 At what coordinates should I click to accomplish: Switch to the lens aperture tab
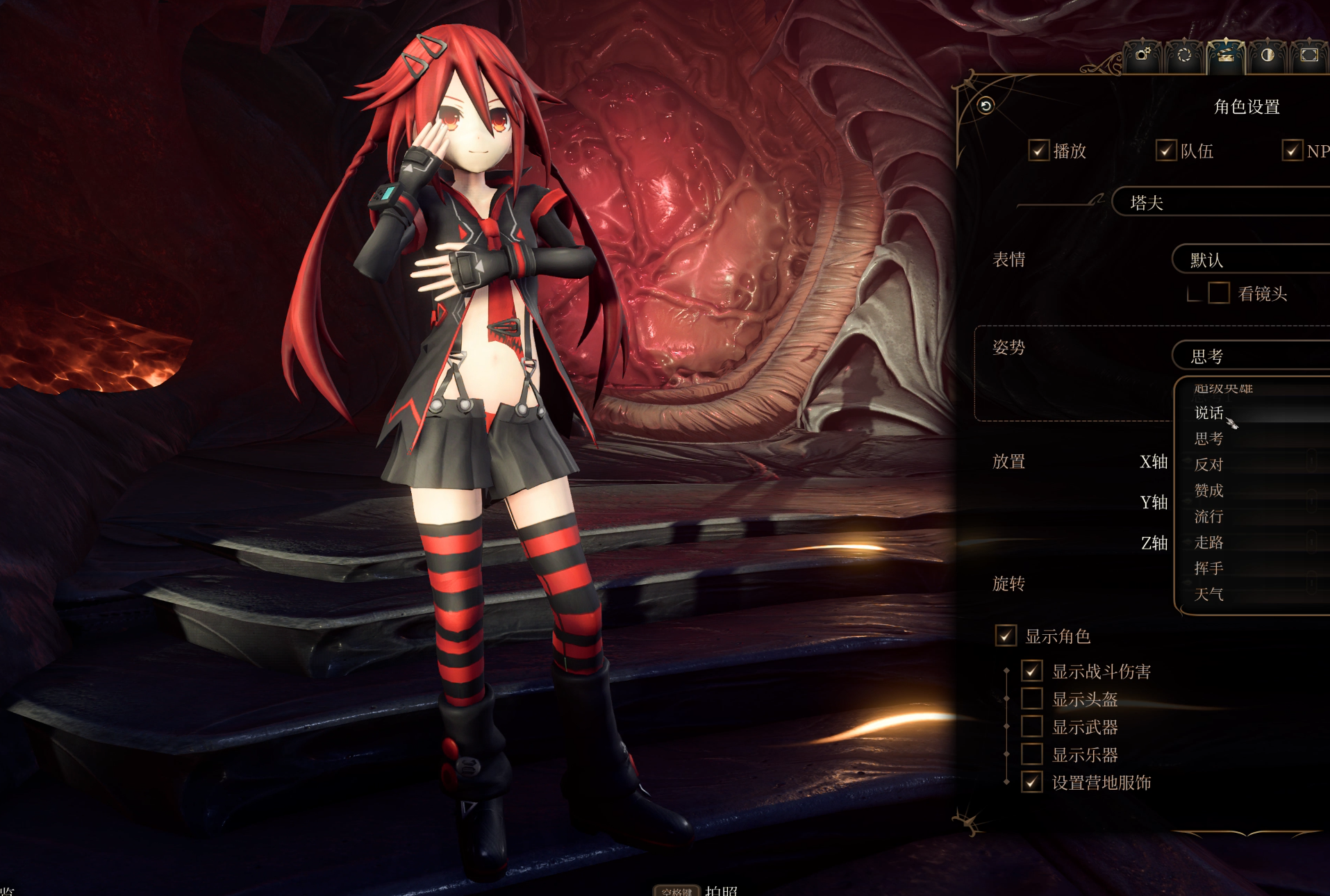coord(1184,55)
